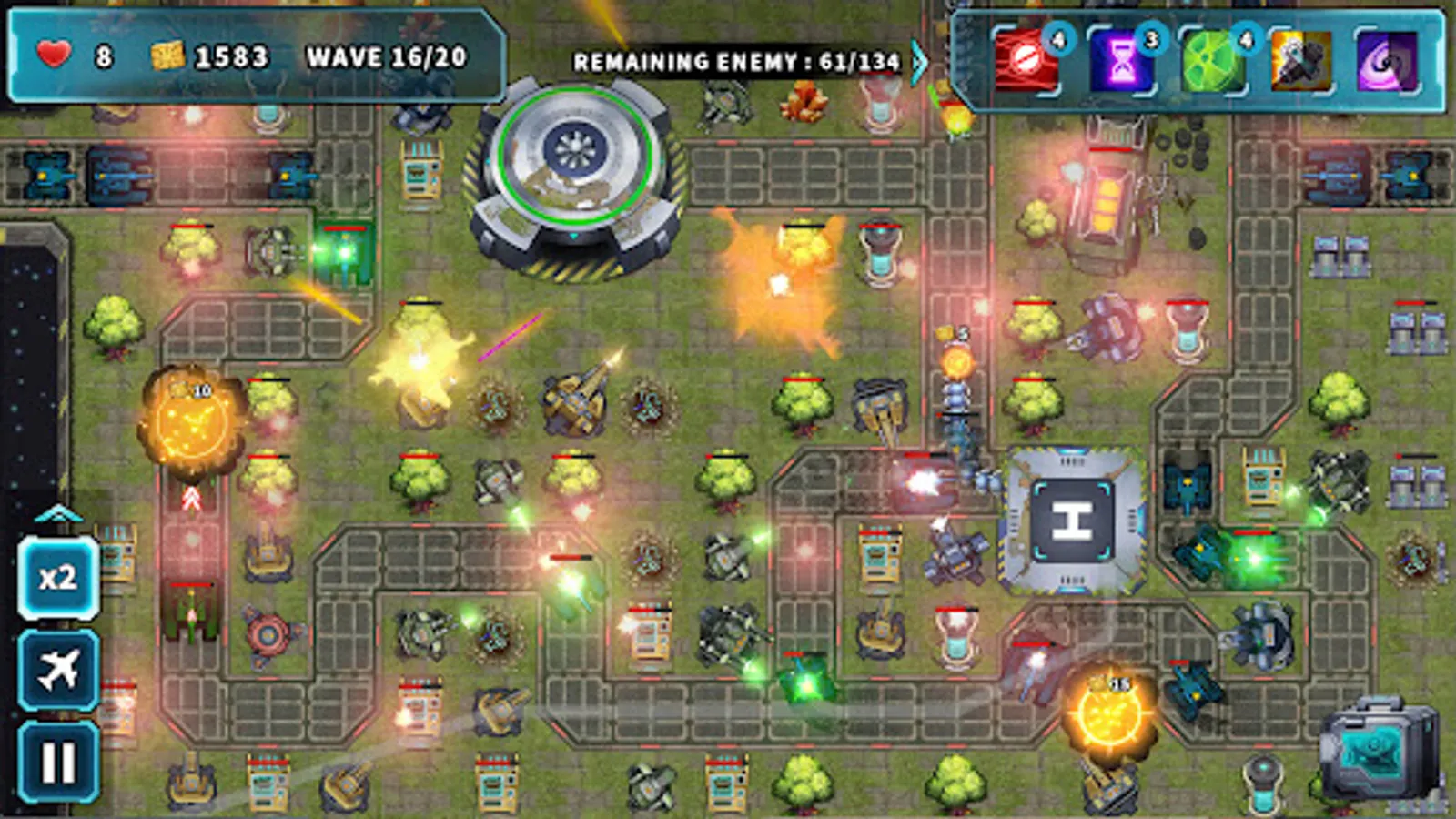This screenshot has height=819, width=1456.
Task: Activate the red shield-block ability
Action: tap(1028, 62)
